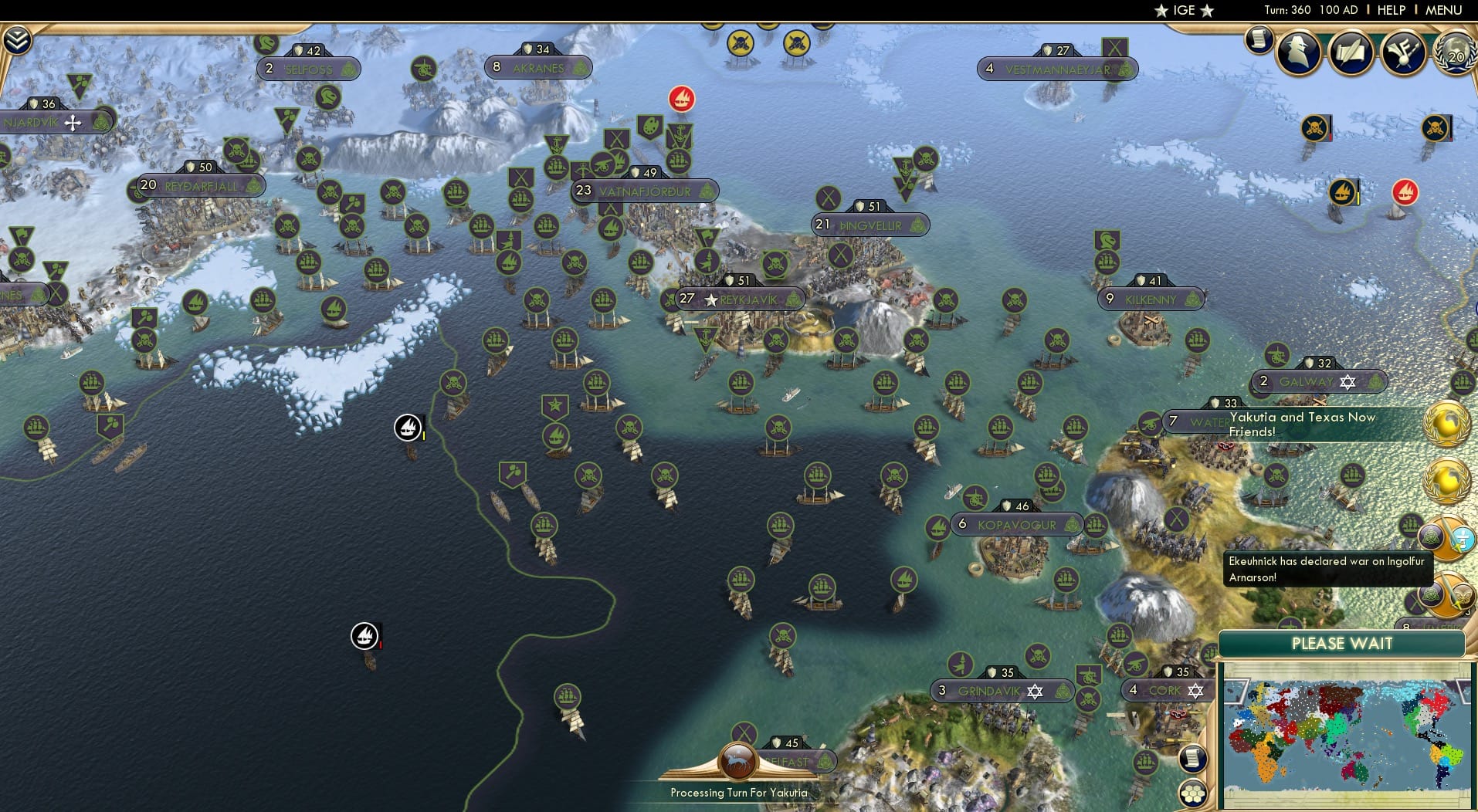Open the Espionage overview icon
1478x812 pixels.
pos(1298,52)
